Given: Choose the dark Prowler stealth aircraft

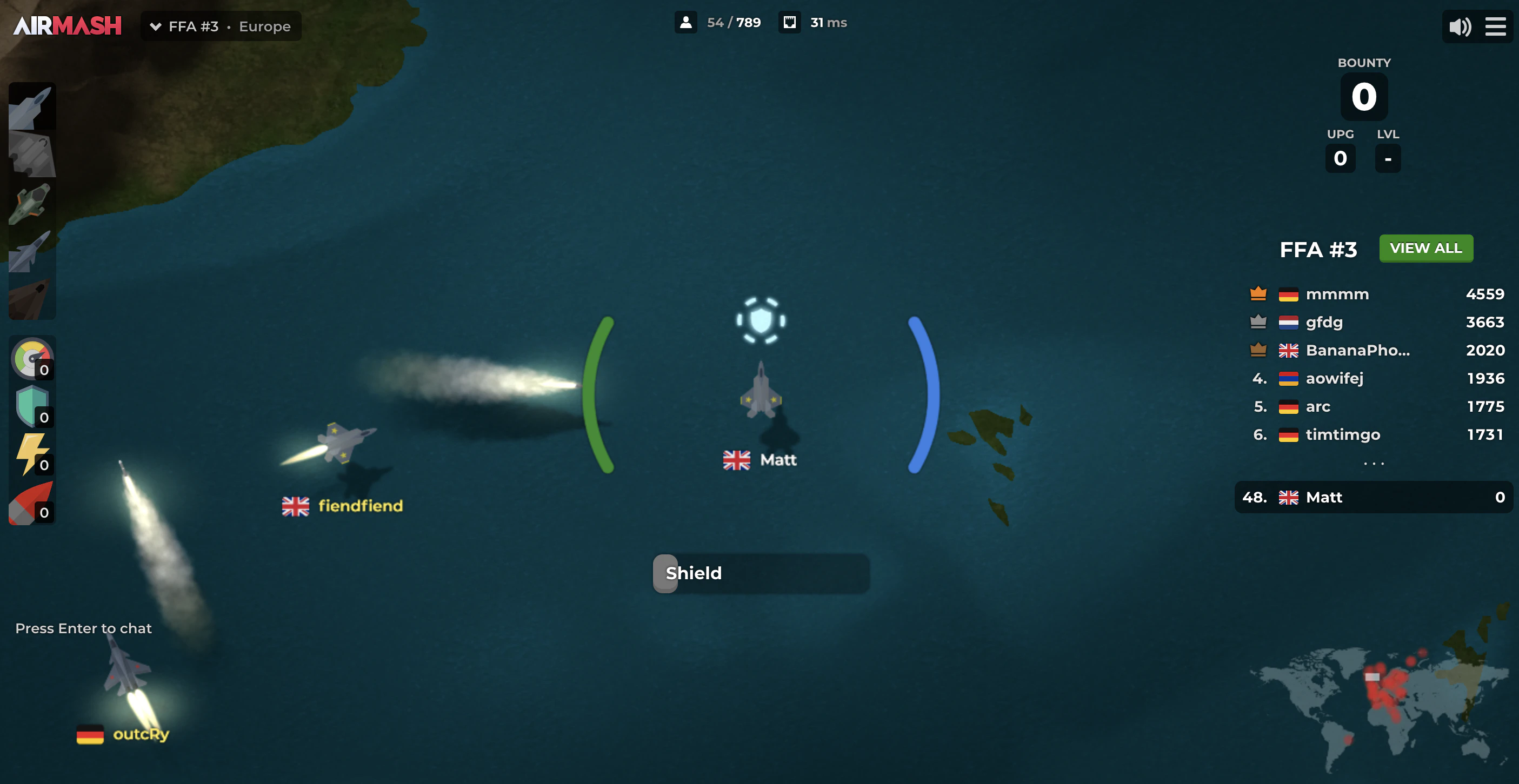Looking at the screenshot, I should pyautogui.click(x=32, y=297).
